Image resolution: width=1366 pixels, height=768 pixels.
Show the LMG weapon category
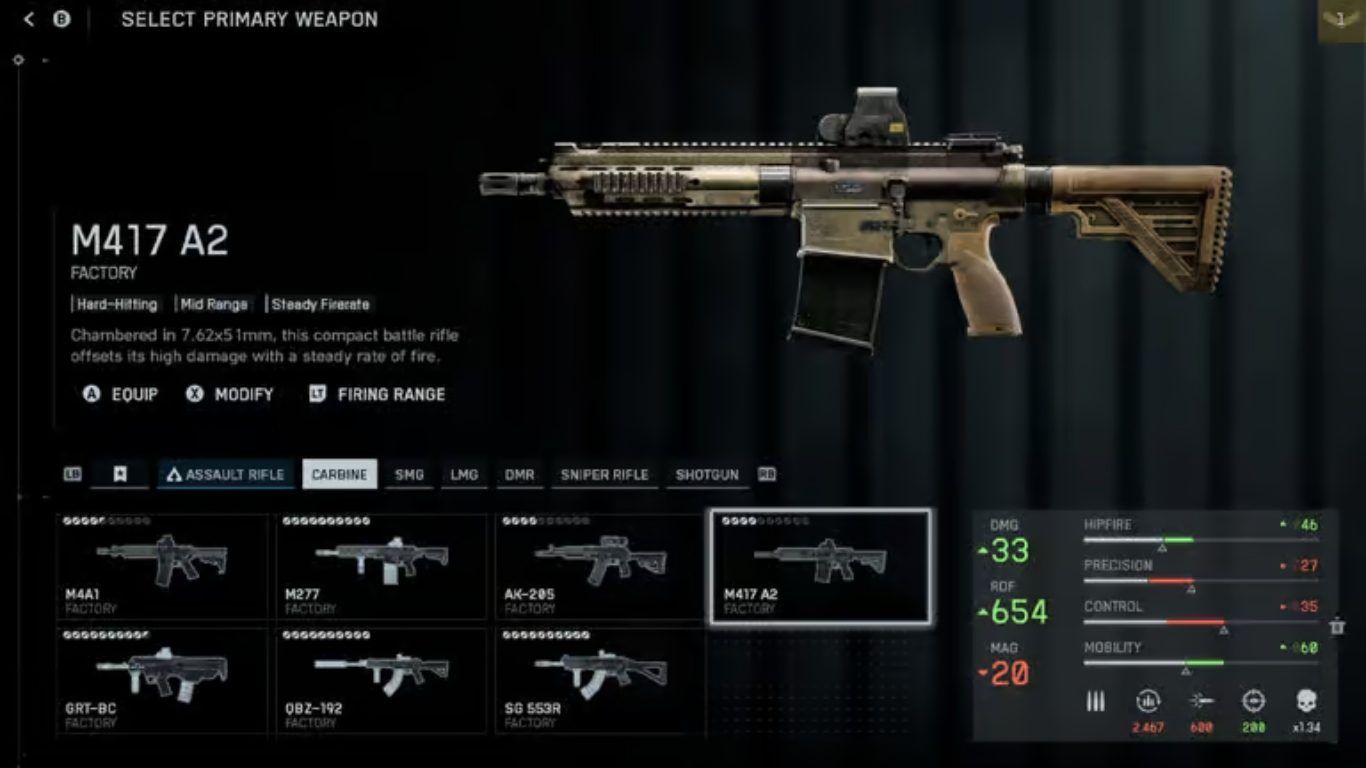coord(464,475)
